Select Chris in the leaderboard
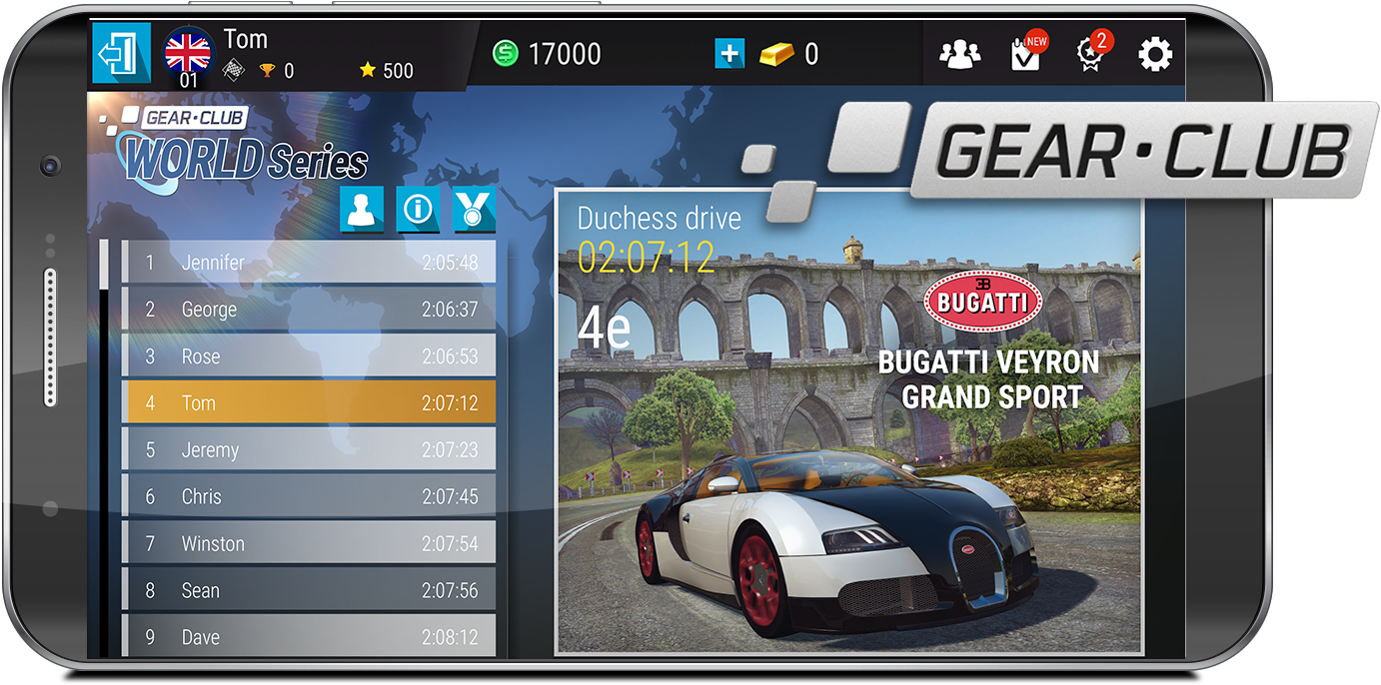Image resolution: width=1381 pixels, height=685 pixels. pos(309,496)
